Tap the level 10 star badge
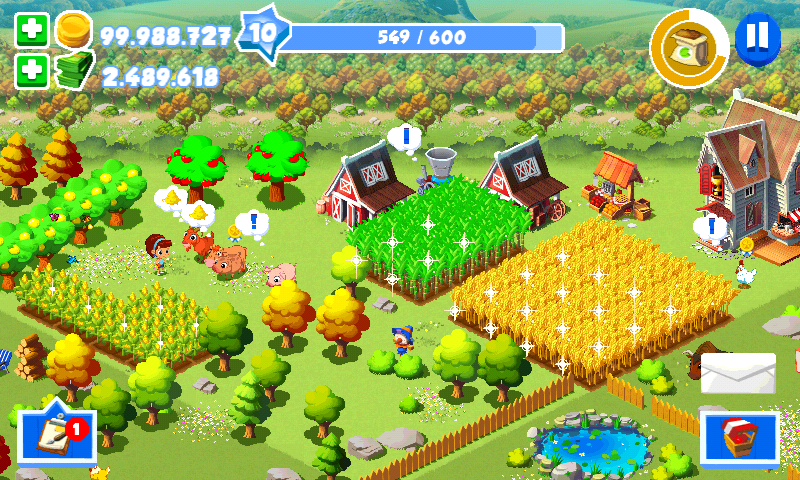Viewport: 800px width, 480px height. pos(263,33)
